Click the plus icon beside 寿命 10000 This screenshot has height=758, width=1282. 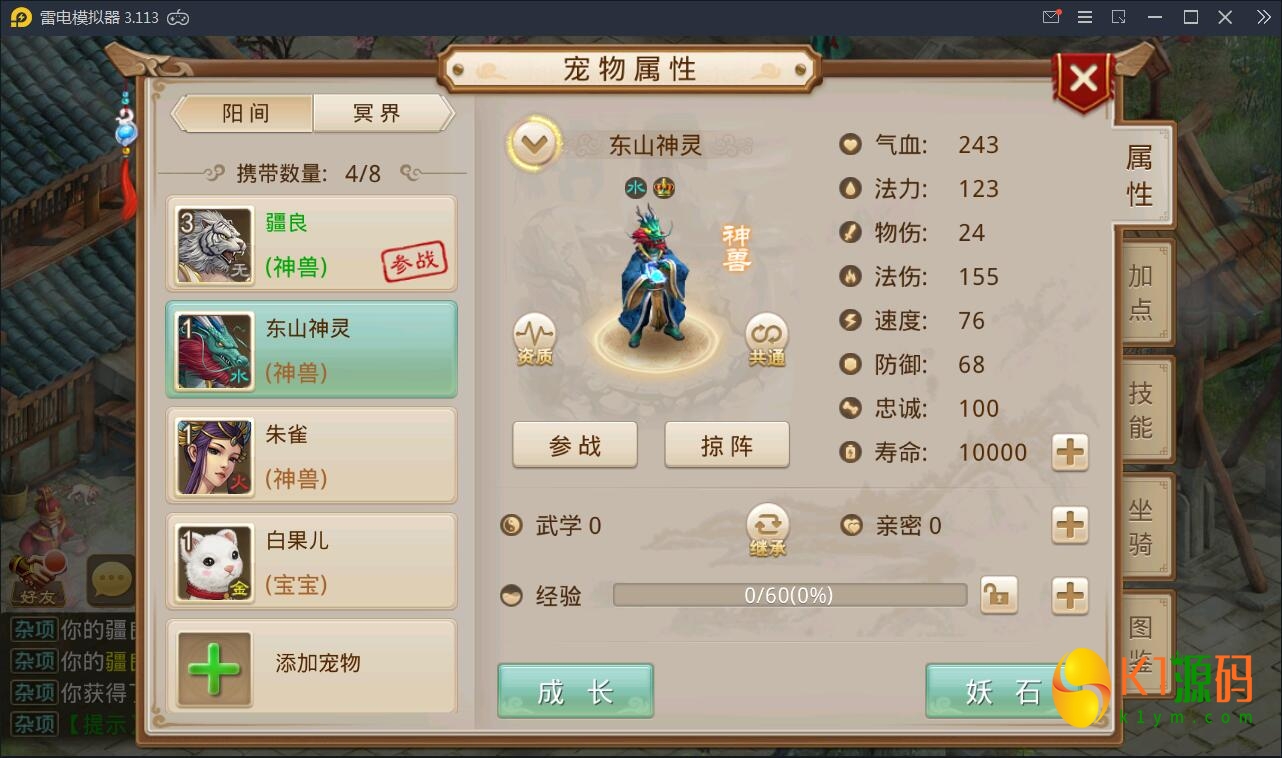[1069, 453]
